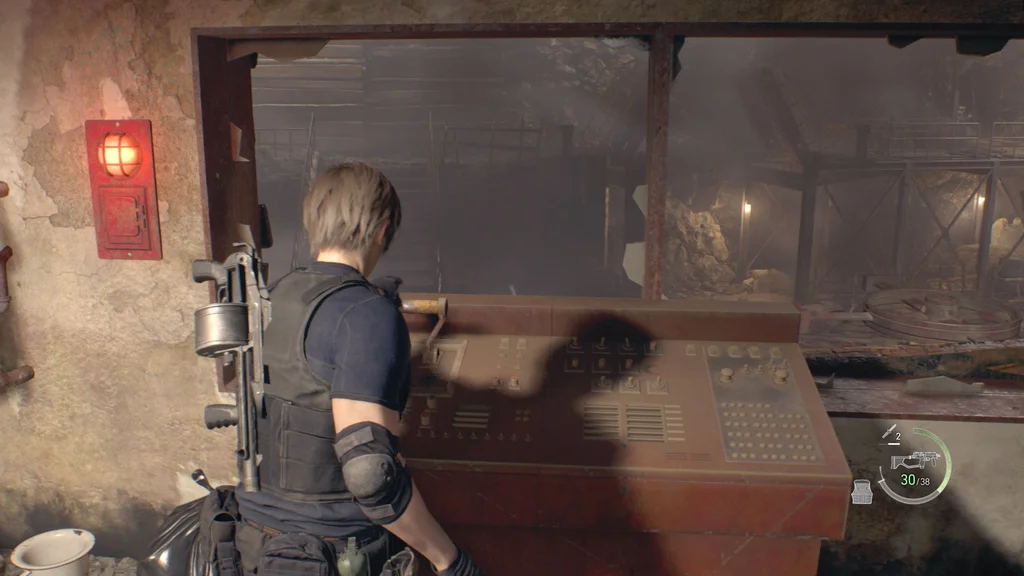
Task: Click the body armor vest icon
Action: 861,491
